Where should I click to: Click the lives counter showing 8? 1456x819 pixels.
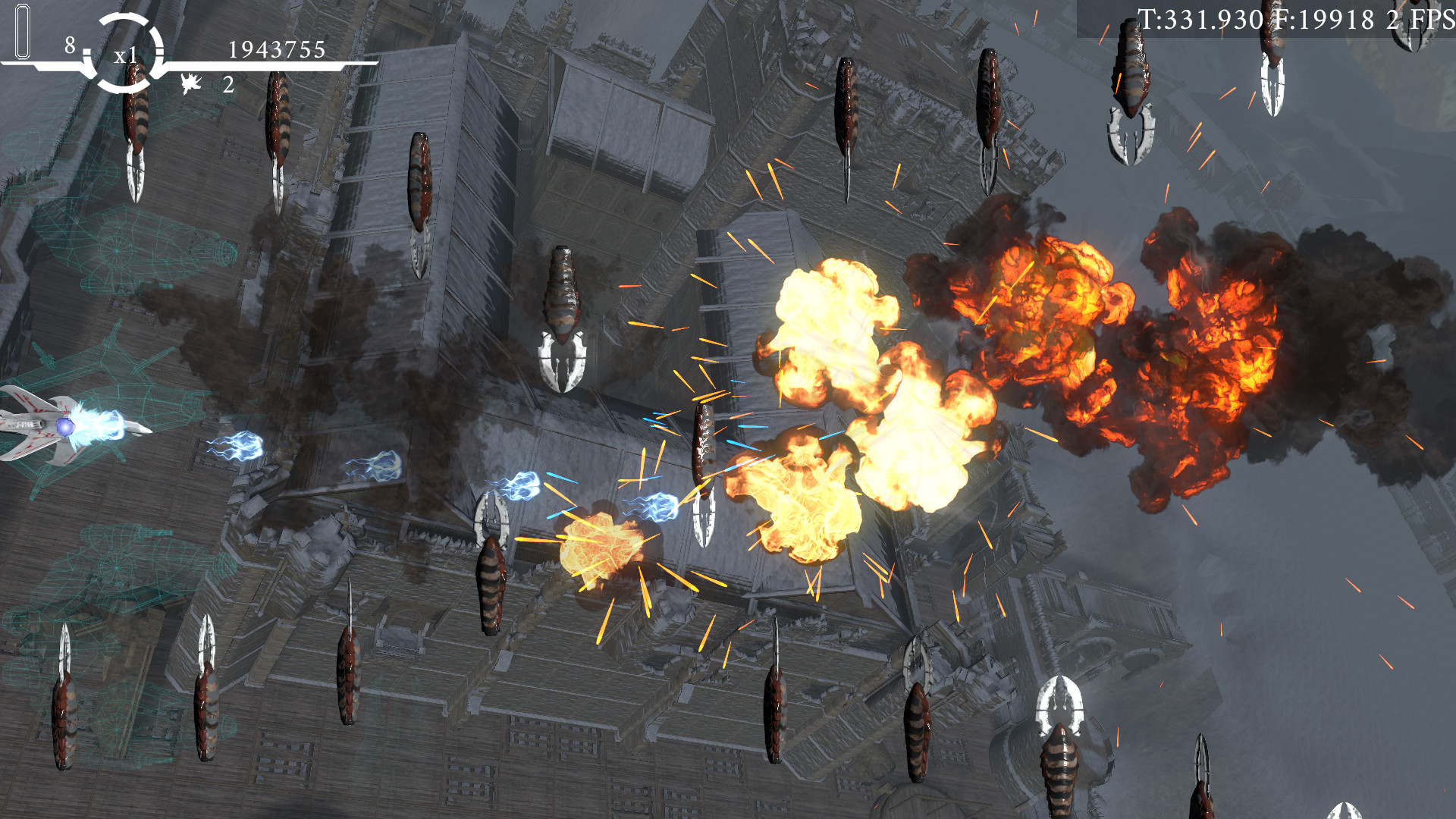tap(68, 47)
